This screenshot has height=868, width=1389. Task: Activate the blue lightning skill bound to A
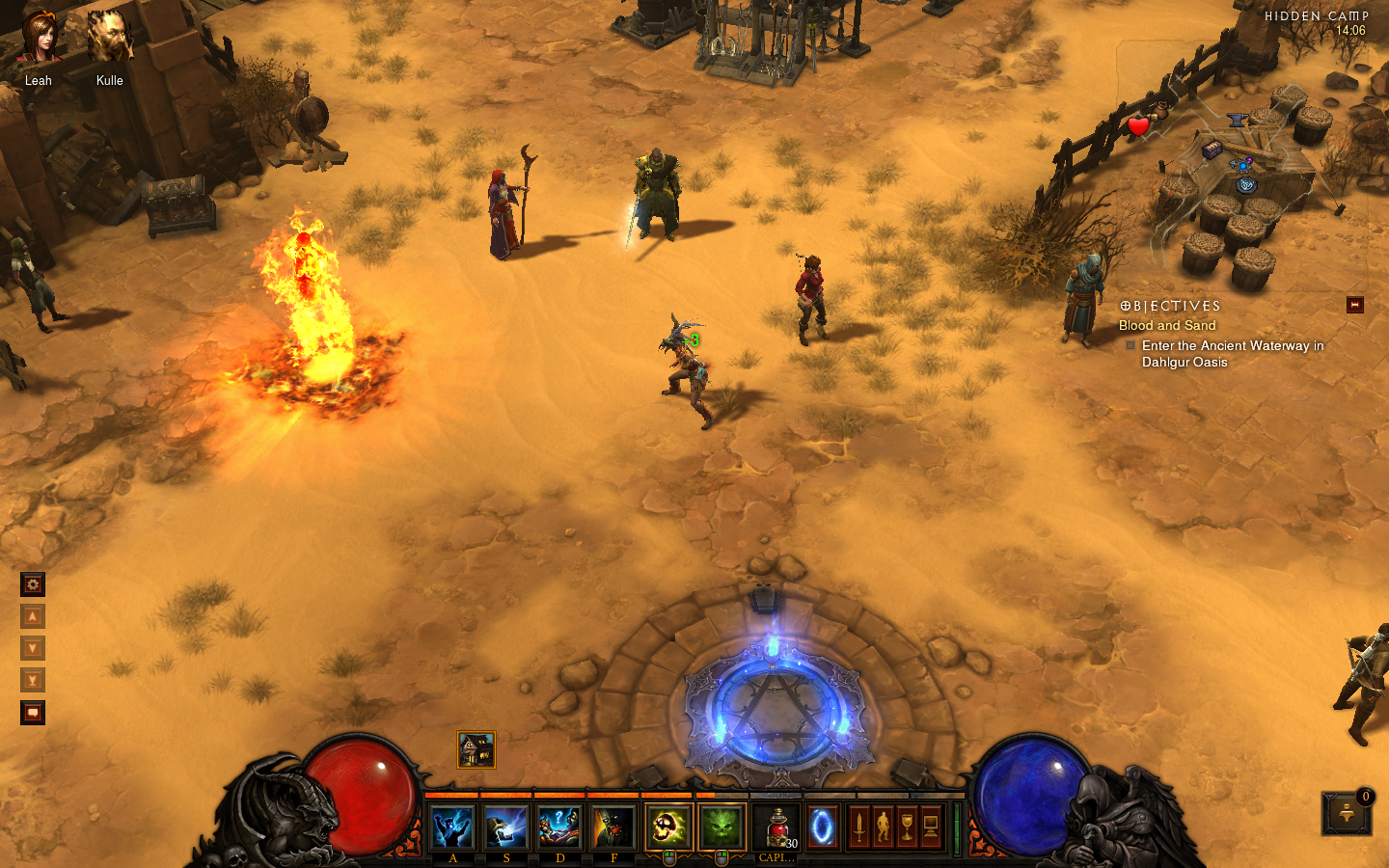(452, 827)
